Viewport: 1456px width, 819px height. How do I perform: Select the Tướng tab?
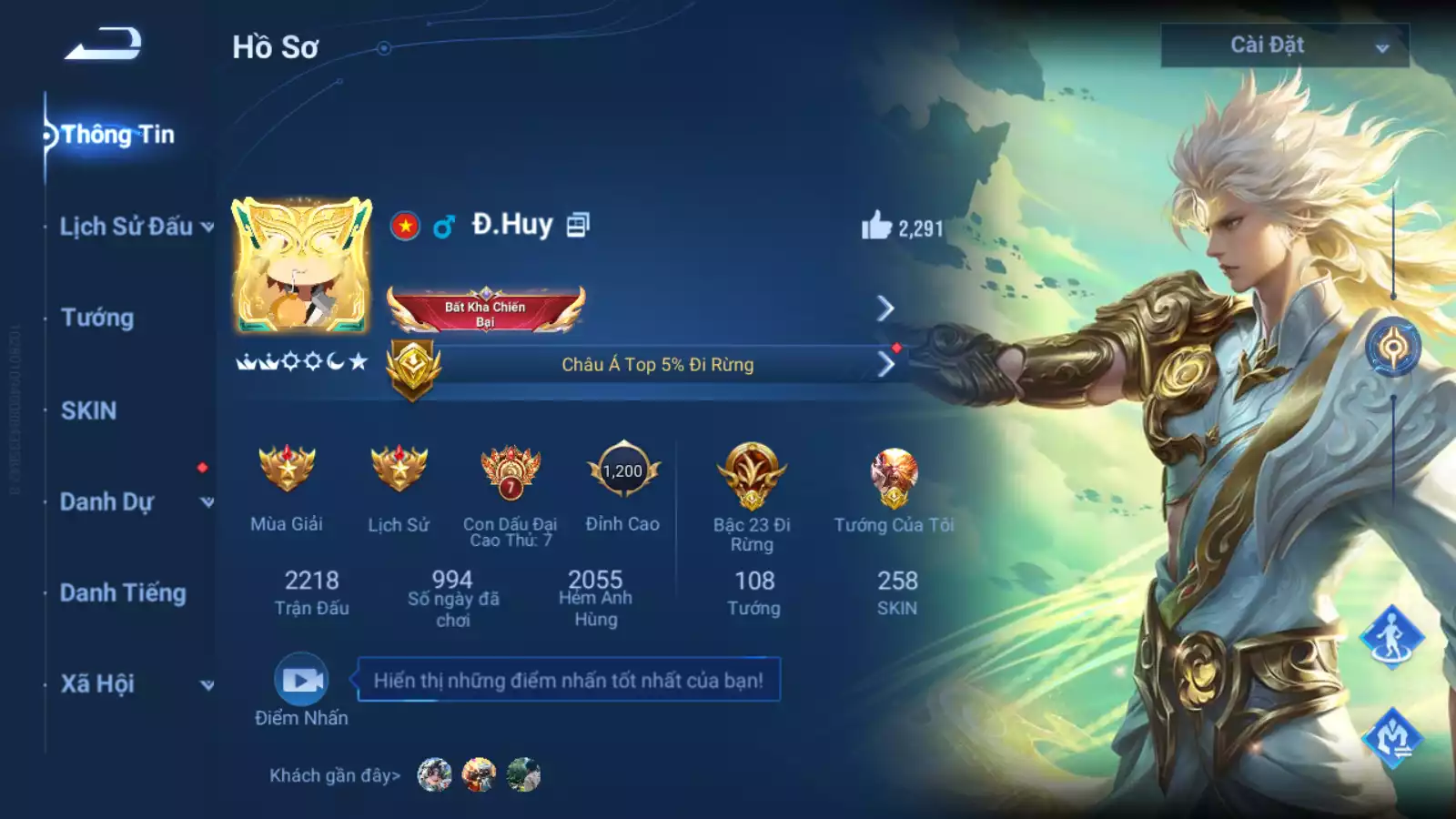click(97, 318)
